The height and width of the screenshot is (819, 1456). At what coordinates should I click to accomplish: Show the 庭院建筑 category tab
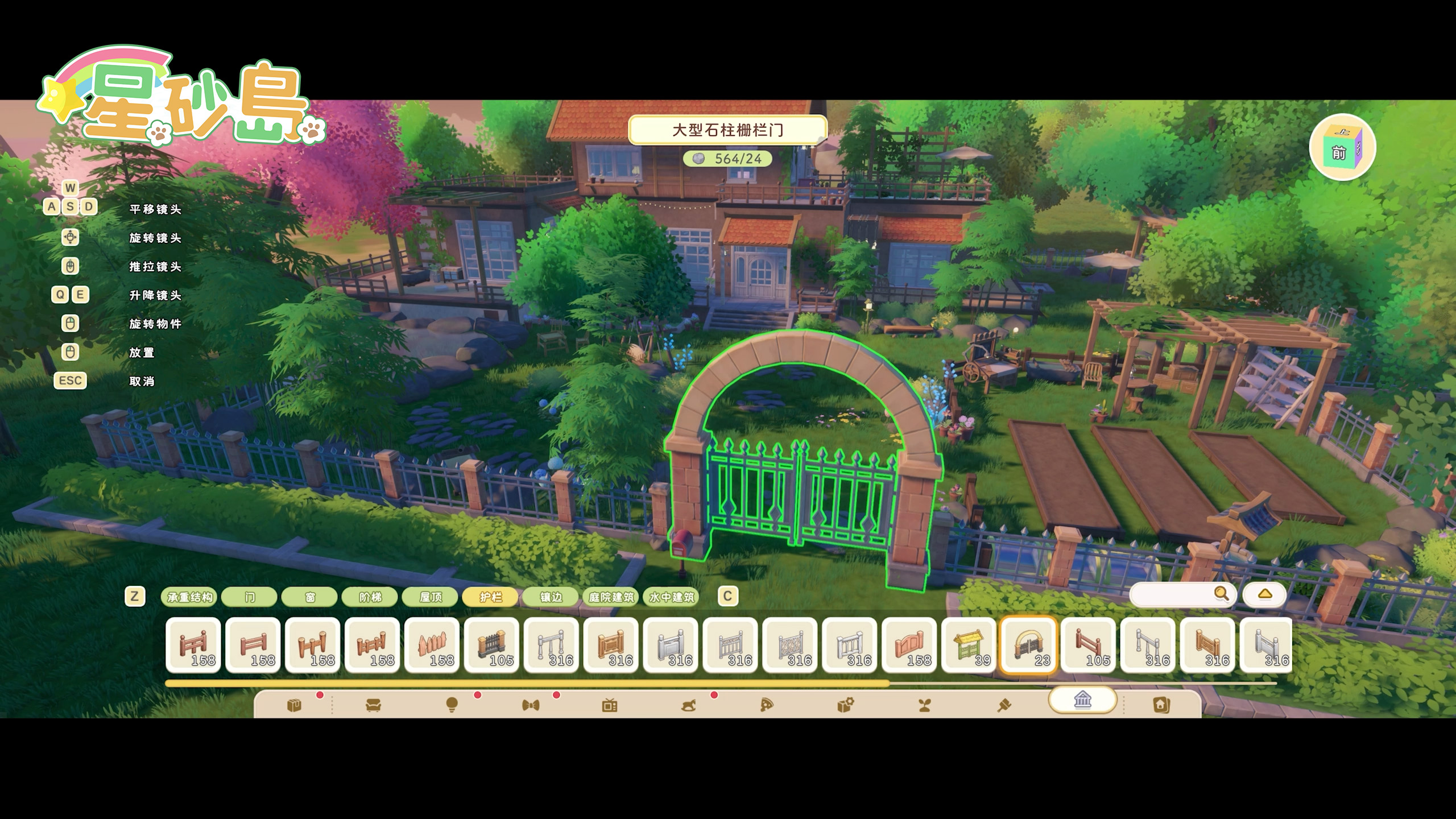click(611, 597)
